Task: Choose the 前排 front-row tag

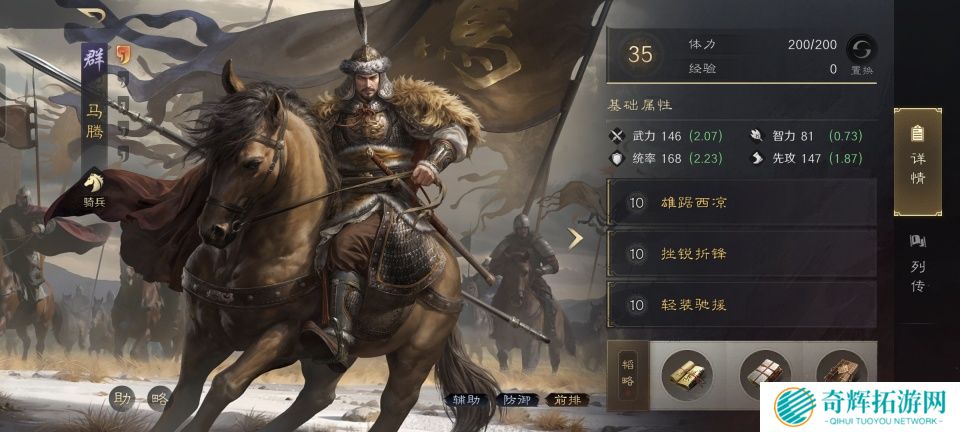Action: click(x=567, y=401)
